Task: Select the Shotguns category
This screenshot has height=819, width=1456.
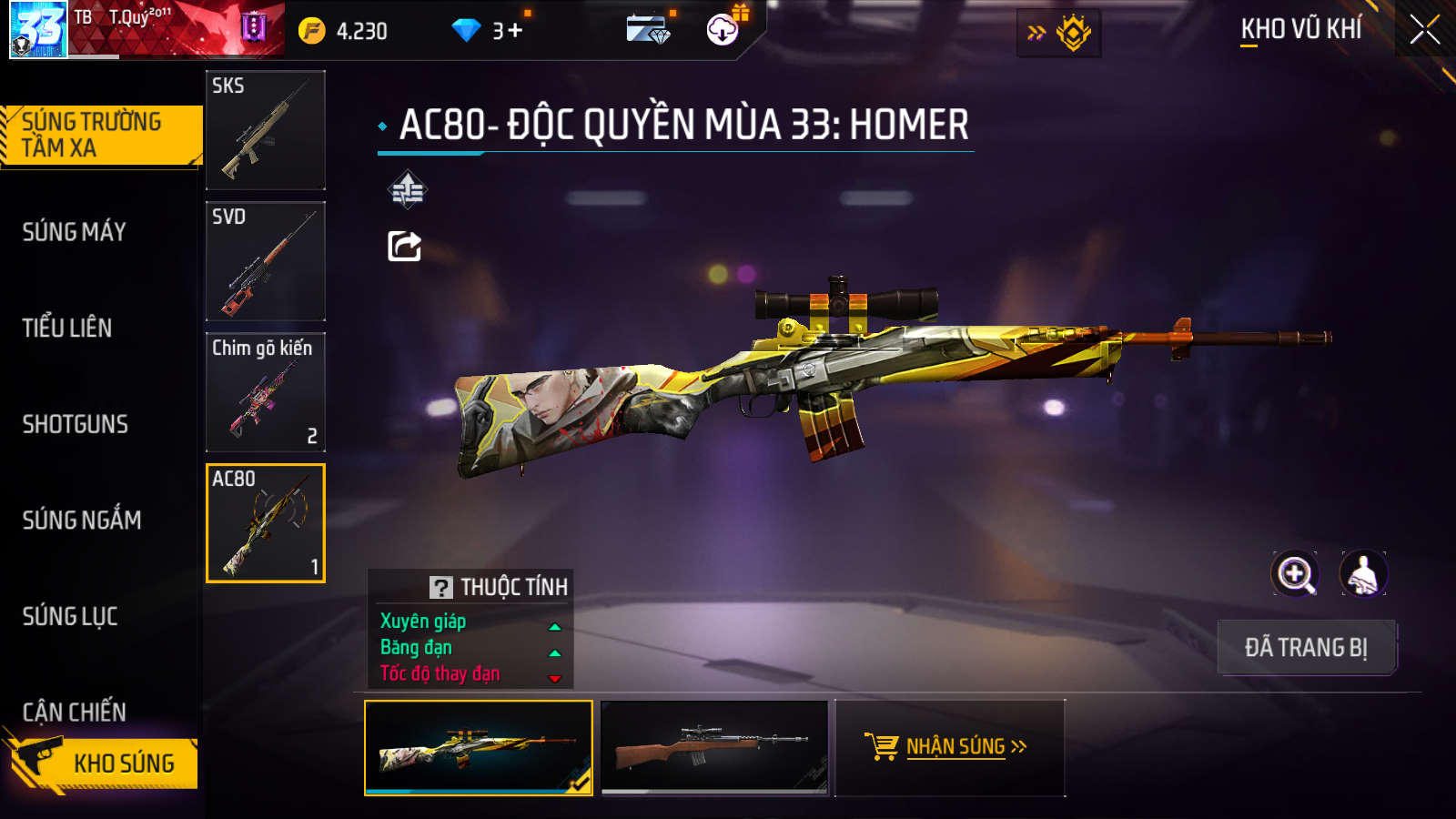Action: tap(75, 424)
